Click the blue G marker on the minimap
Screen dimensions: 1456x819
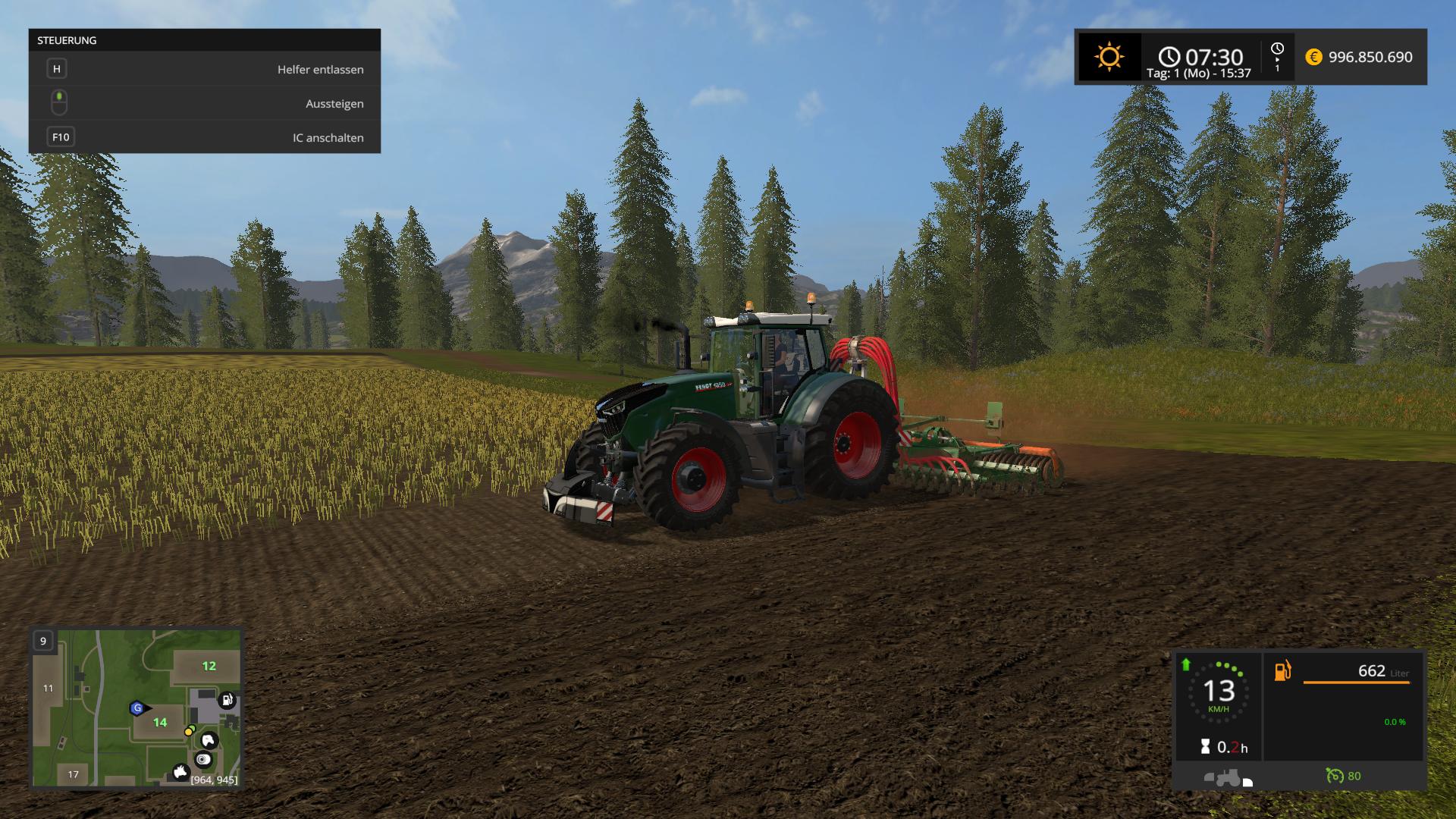pos(137,708)
